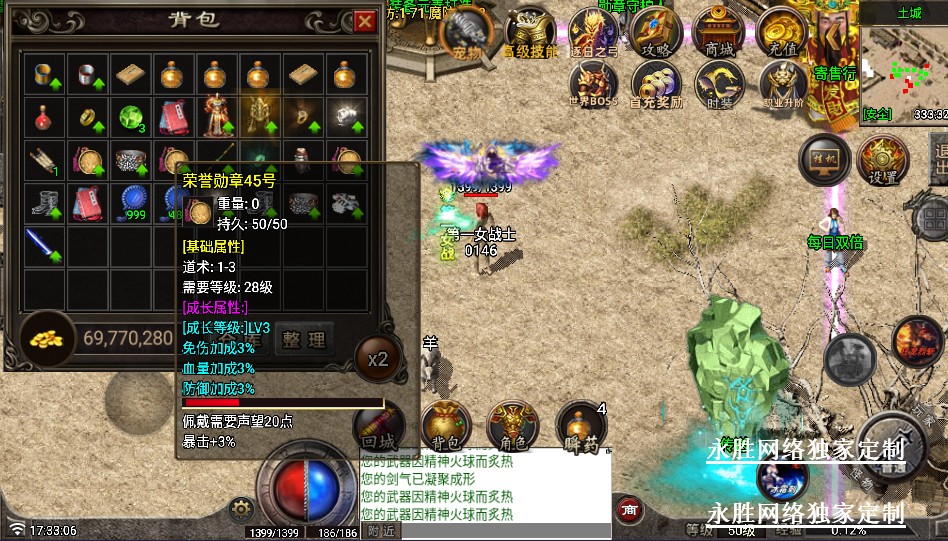
Task: Open the 设置 settings menu
Action: [x=883, y=159]
